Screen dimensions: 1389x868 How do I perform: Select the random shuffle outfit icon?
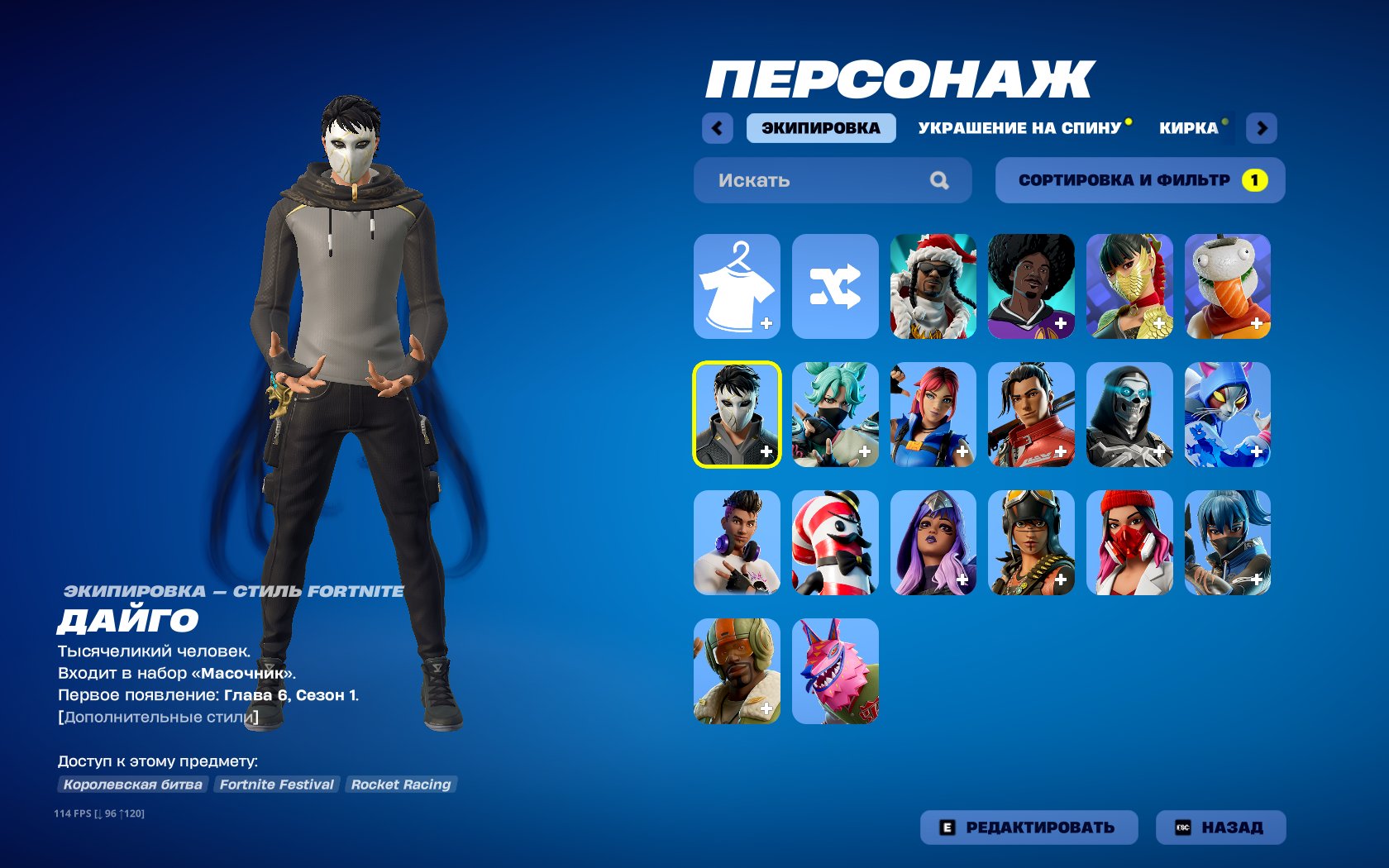(x=835, y=285)
